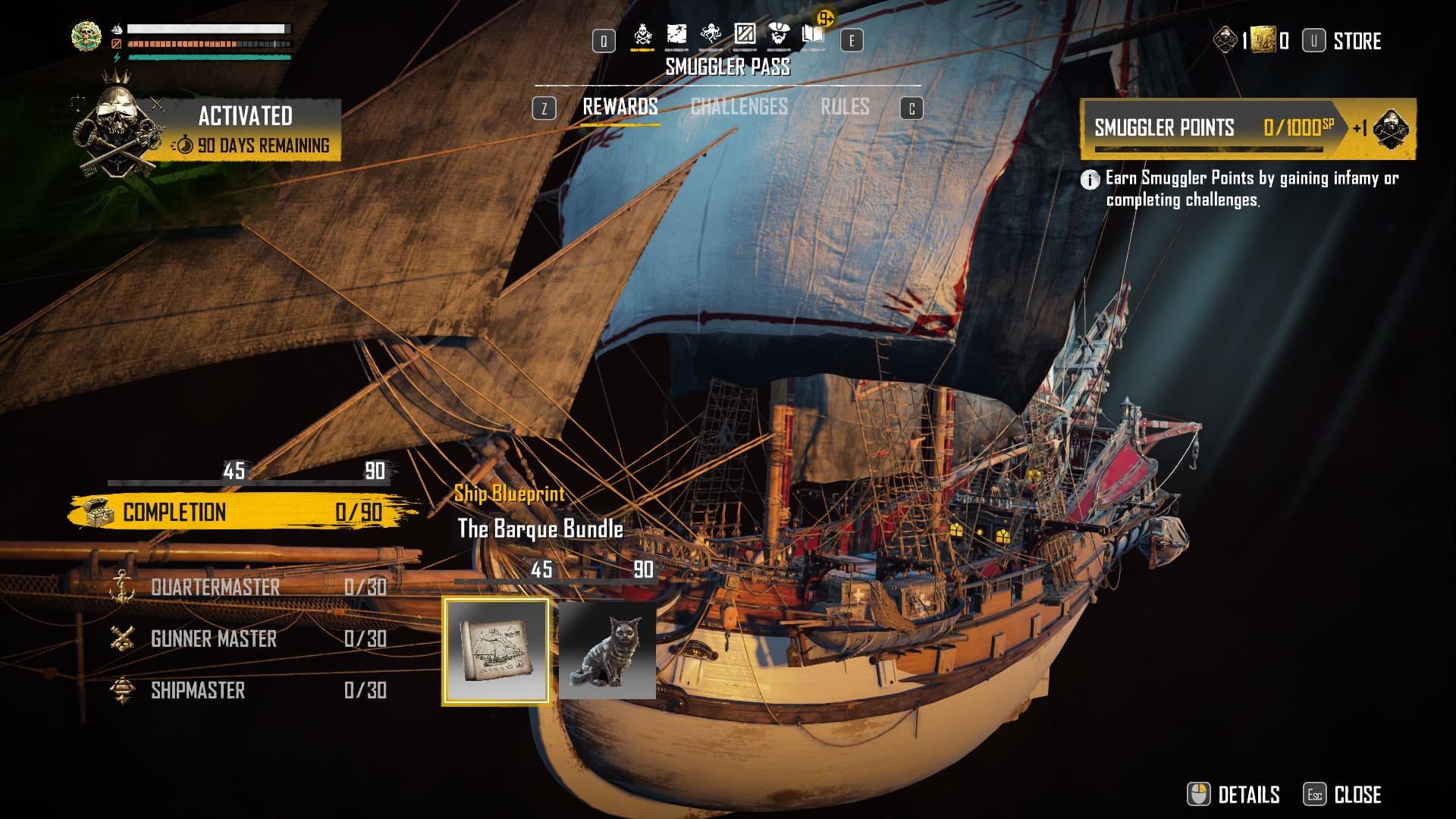Click the Activated pass status badge
The width and height of the screenshot is (1456, 819).
click(x=246, y=129)
